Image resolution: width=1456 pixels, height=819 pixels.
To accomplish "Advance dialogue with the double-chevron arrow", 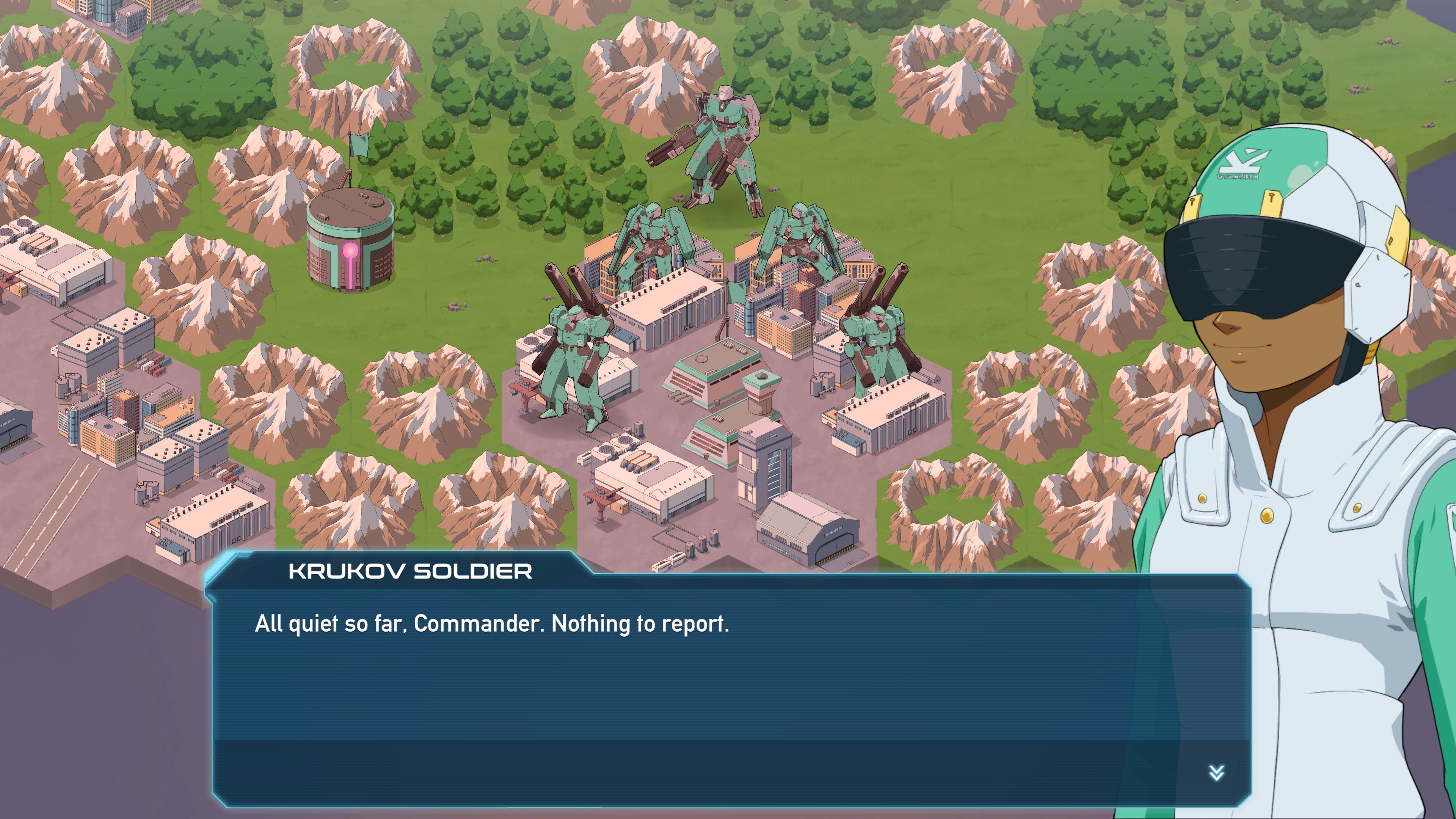I will point(1216,773).
